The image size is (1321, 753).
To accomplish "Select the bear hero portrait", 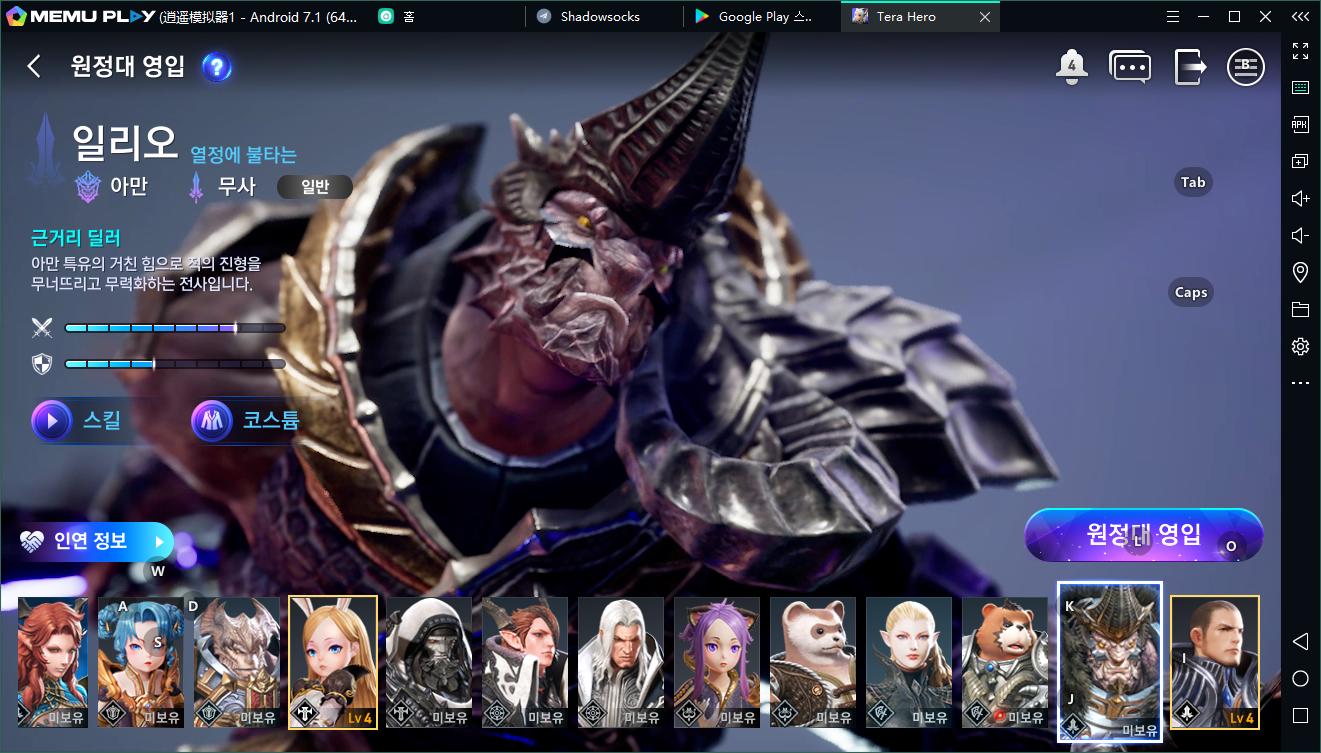I will tap(1005, 662).
